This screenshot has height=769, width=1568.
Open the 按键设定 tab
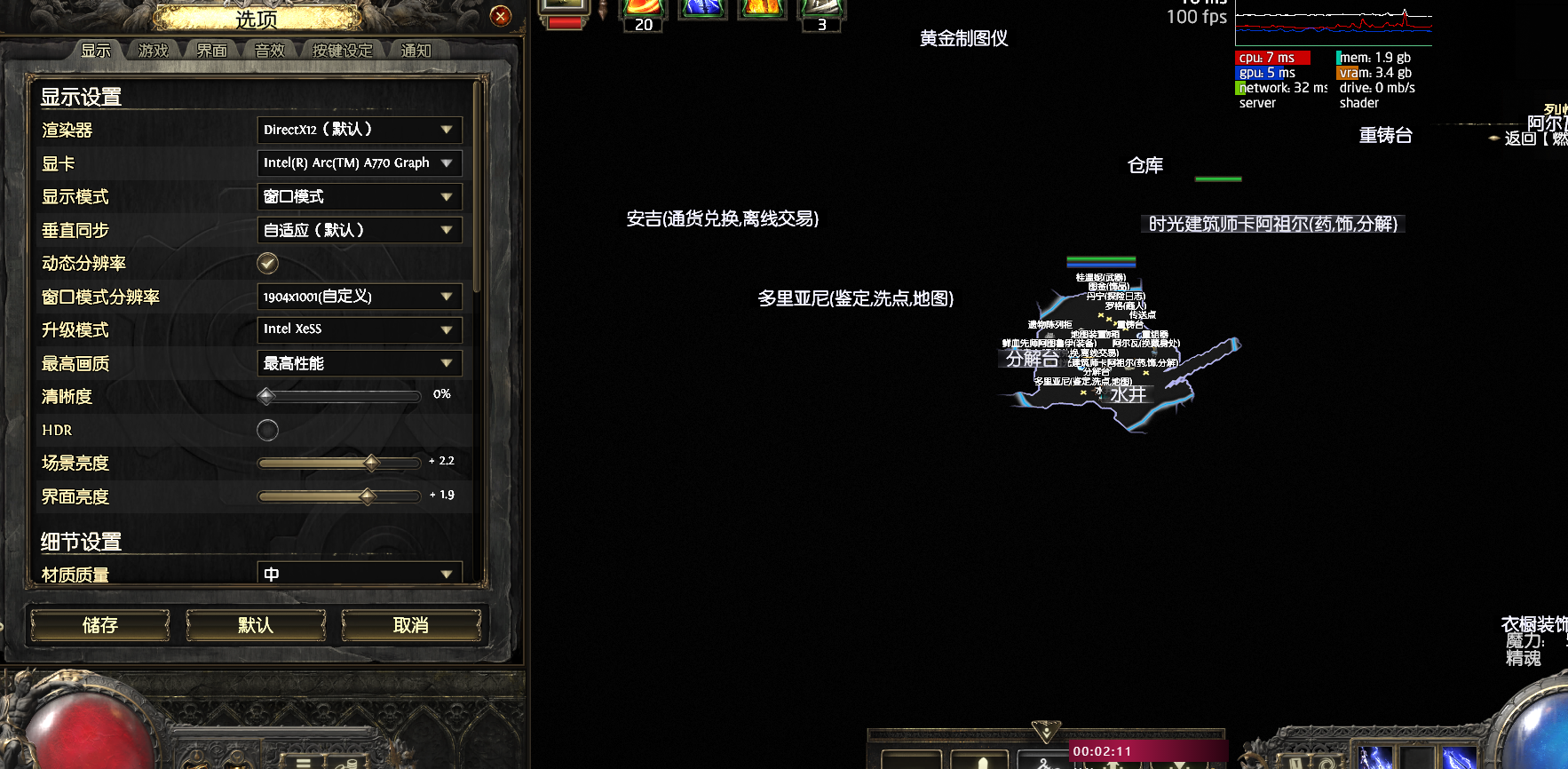(x=342, y=51)
